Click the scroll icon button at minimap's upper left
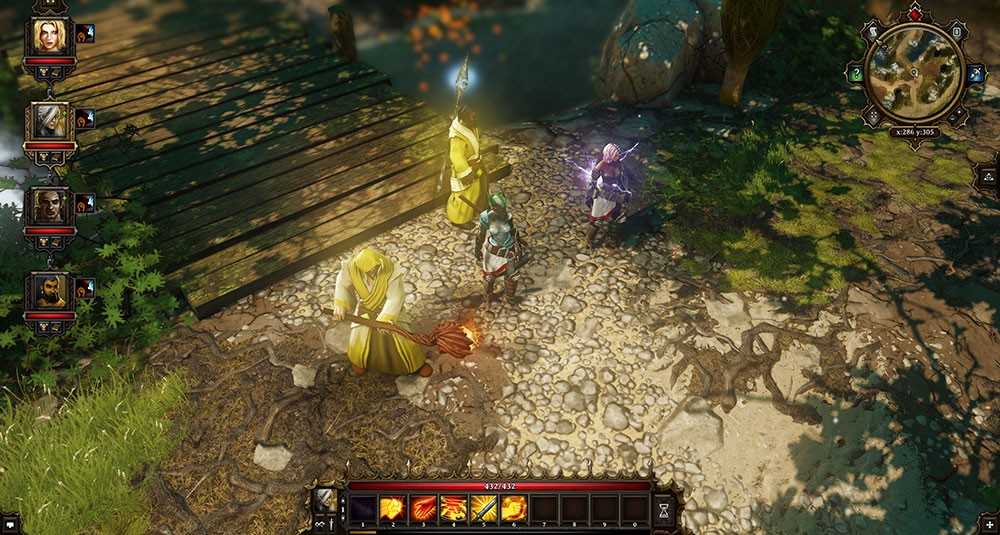Viewport: 1000px width, 535px height. pyautogui.click(x=872, y=33)
